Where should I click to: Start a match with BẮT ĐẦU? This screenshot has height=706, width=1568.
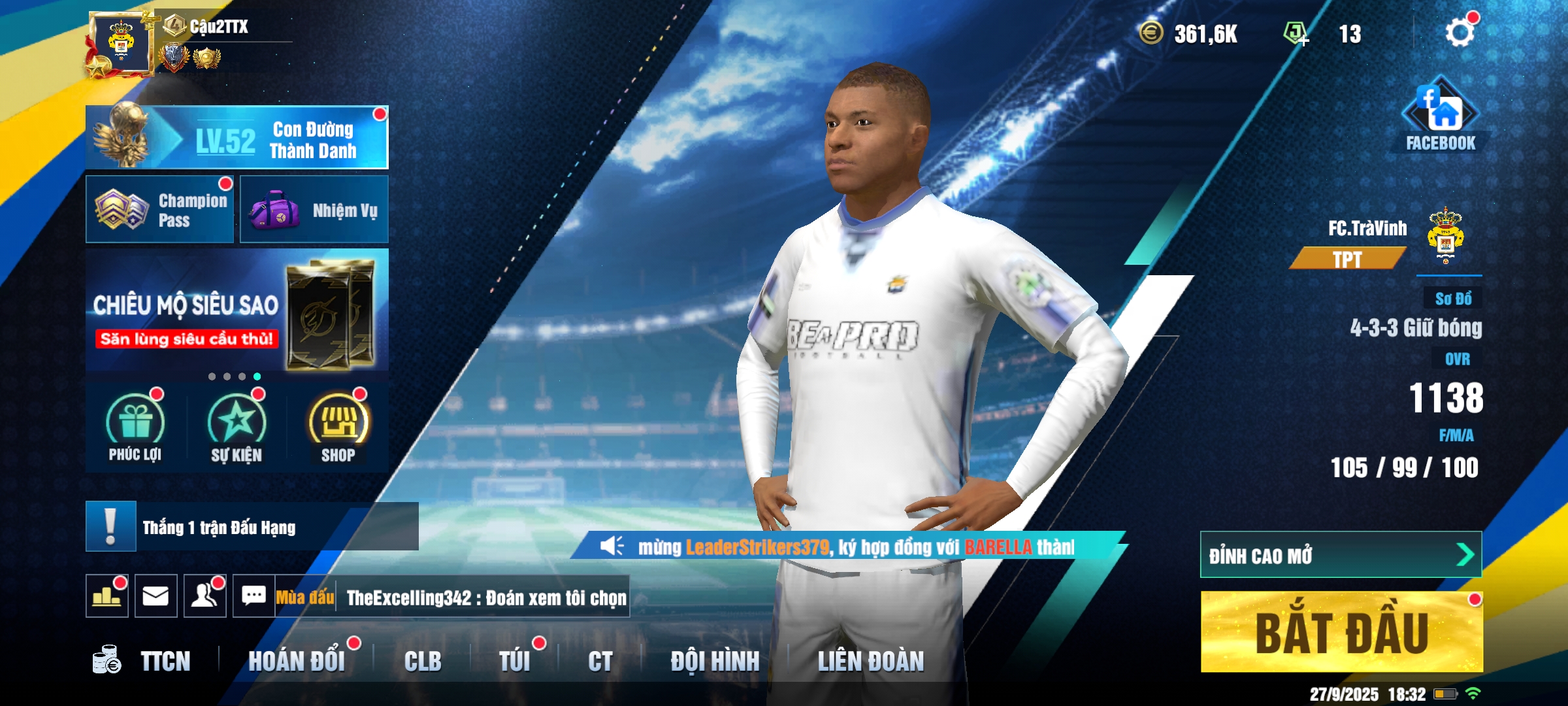(1341, 632)
